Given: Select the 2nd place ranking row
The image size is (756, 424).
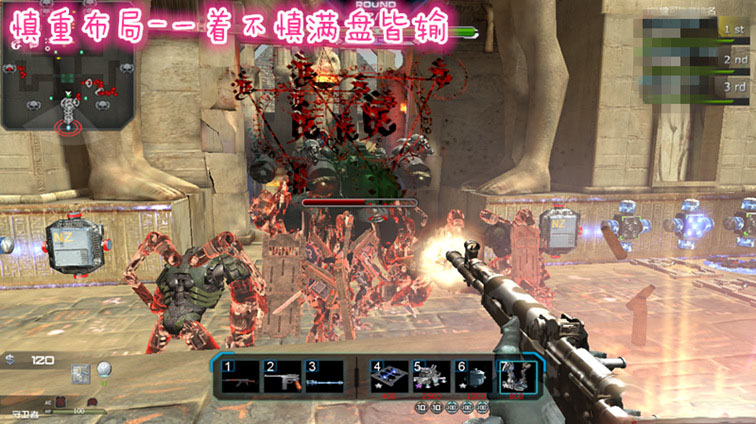Looking at the screenshot, I should [698, 59].
